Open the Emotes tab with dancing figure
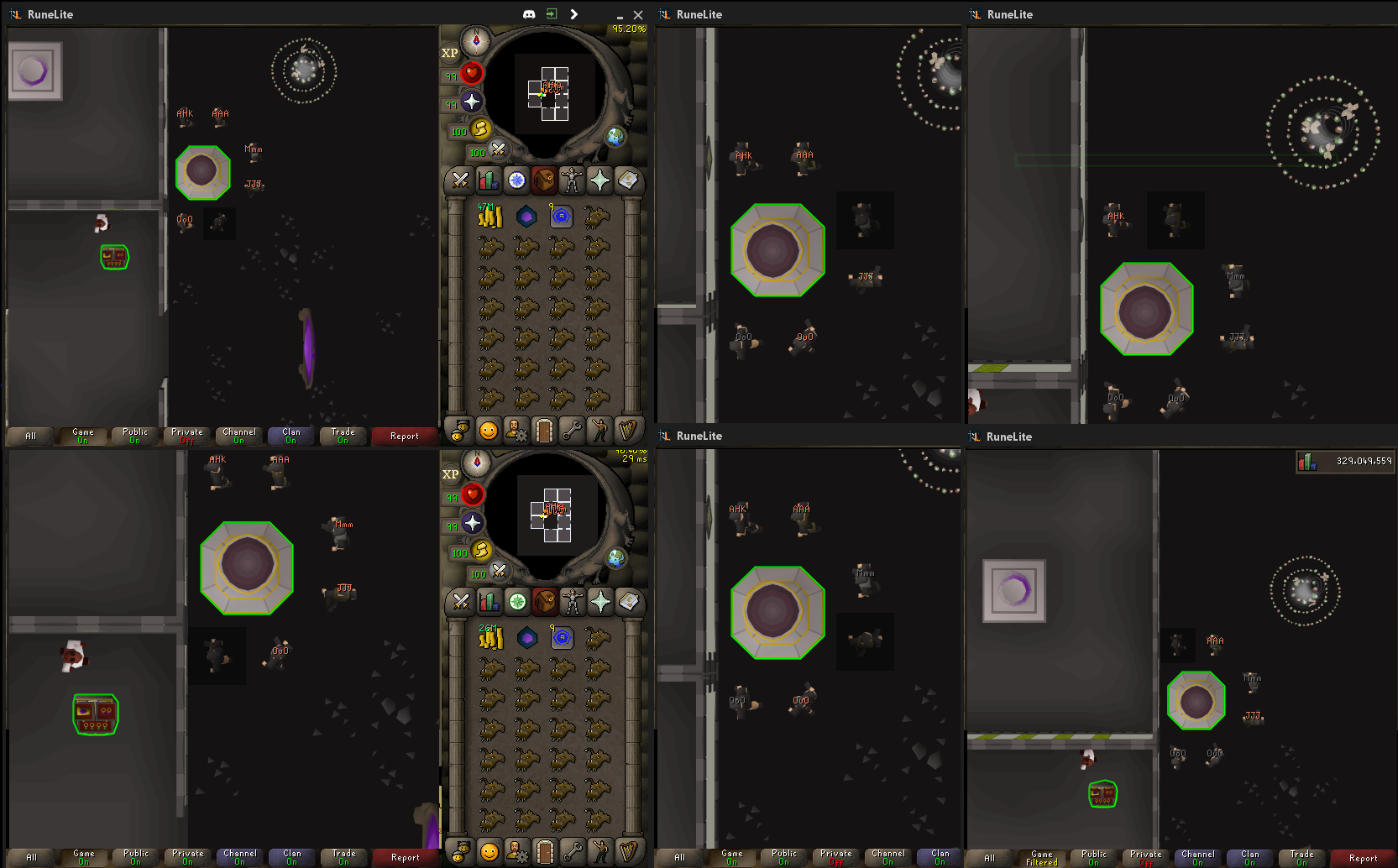1398x868 pixels. (x=600, y=430)
